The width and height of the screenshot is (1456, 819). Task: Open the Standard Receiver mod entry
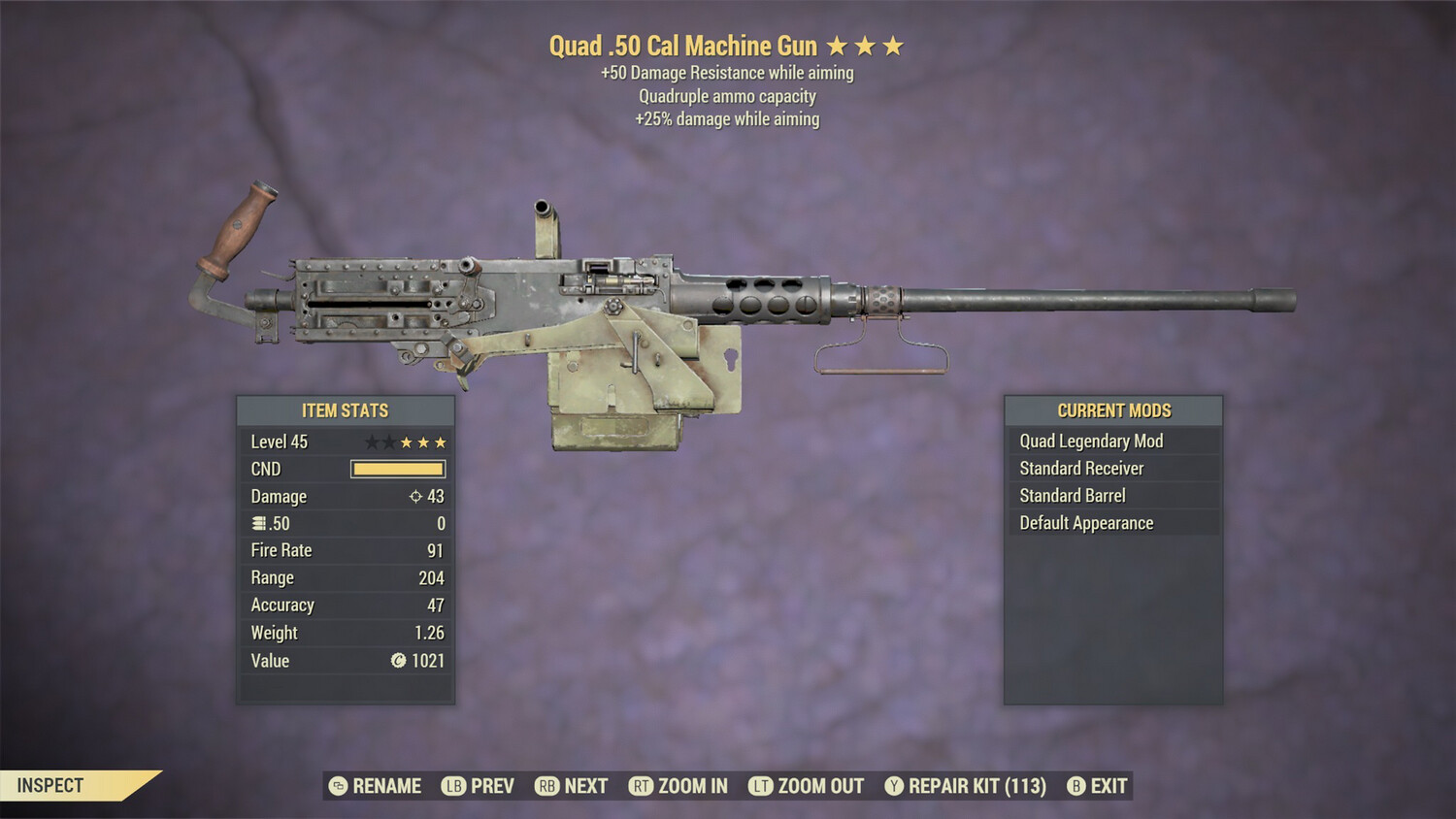click(1081, 468)
